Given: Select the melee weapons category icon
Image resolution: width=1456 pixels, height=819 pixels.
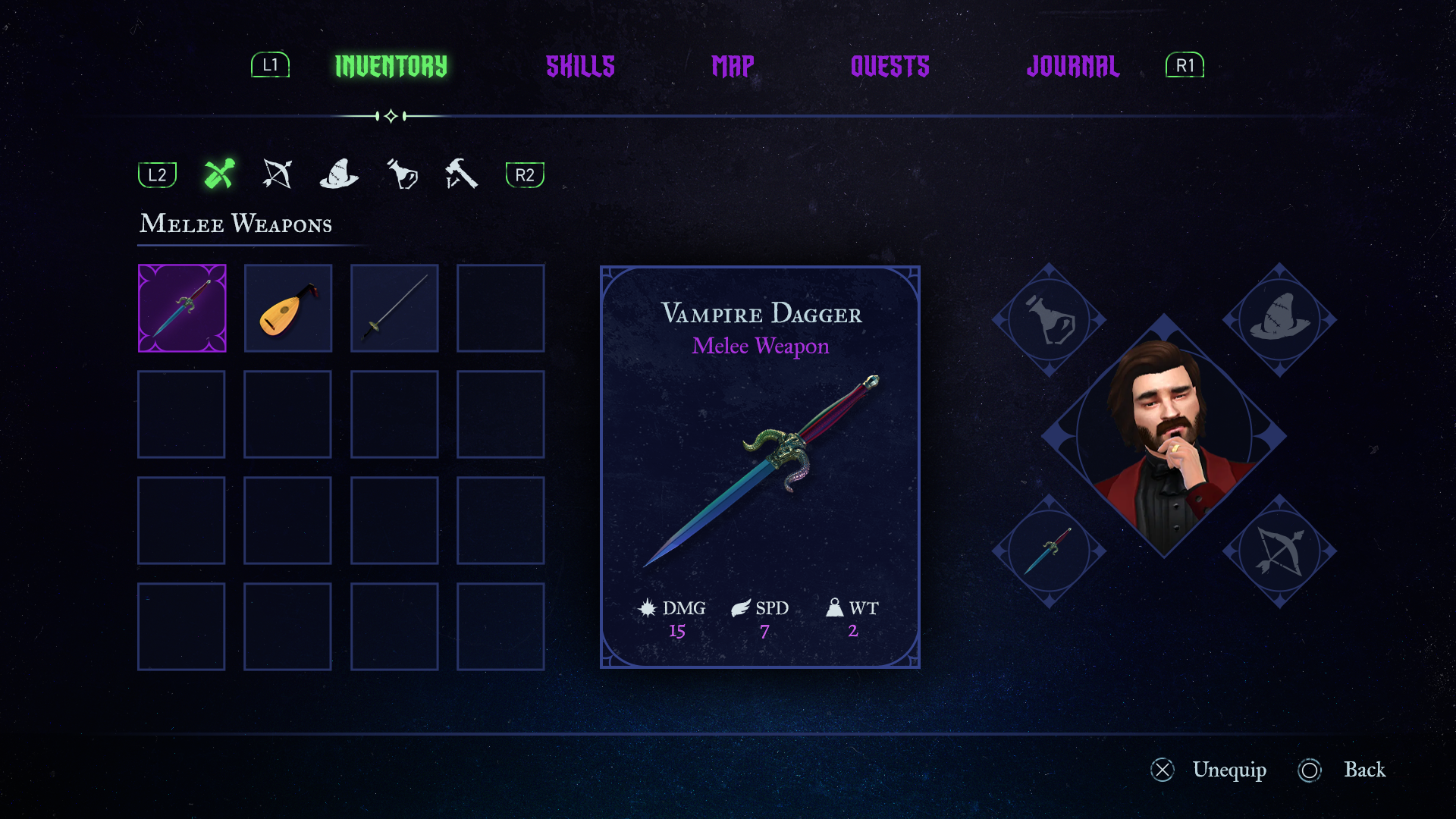Looking at the screenshot, I should coord(219,174).
